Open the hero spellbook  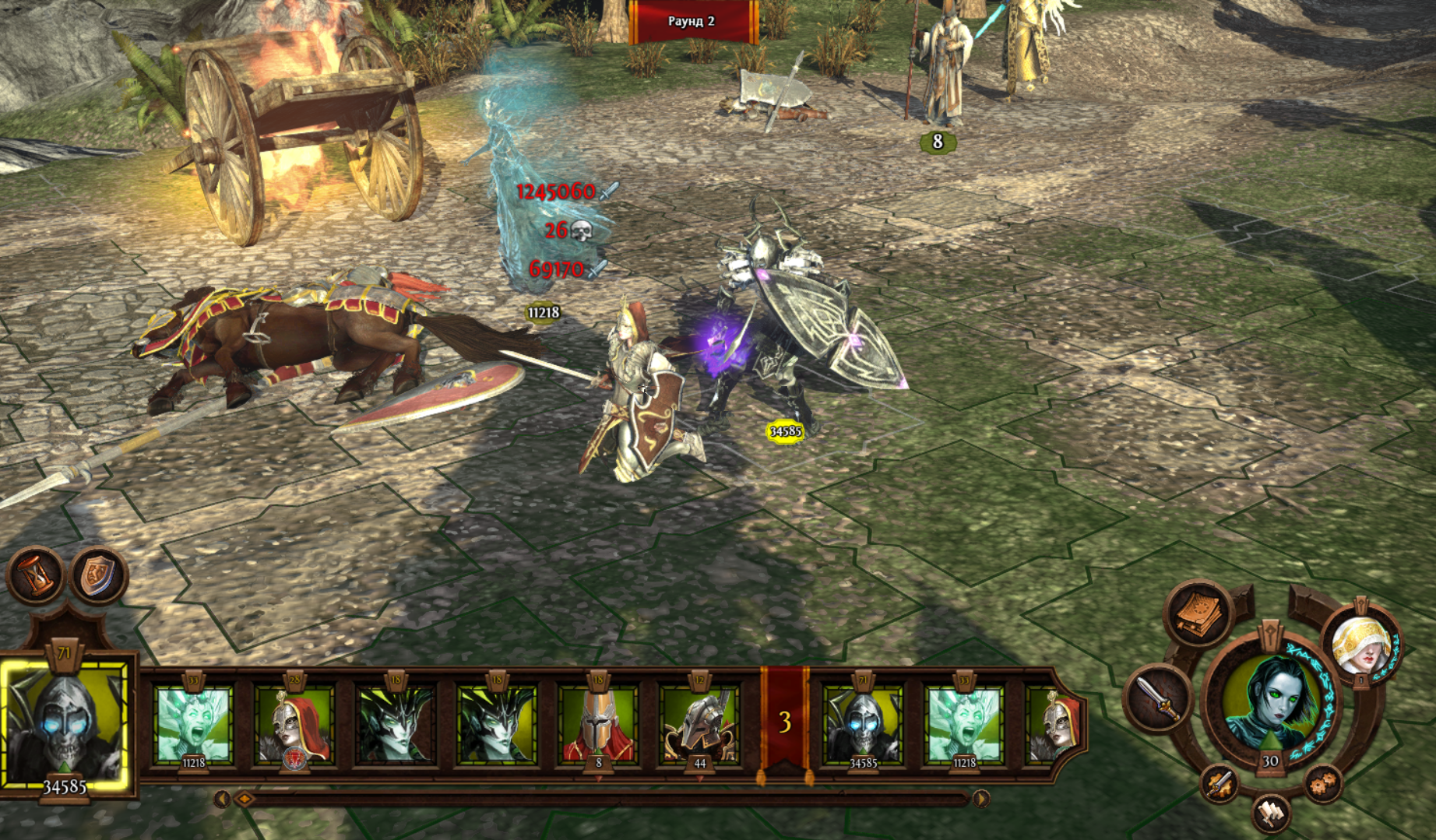click(x=1199, y=615)
